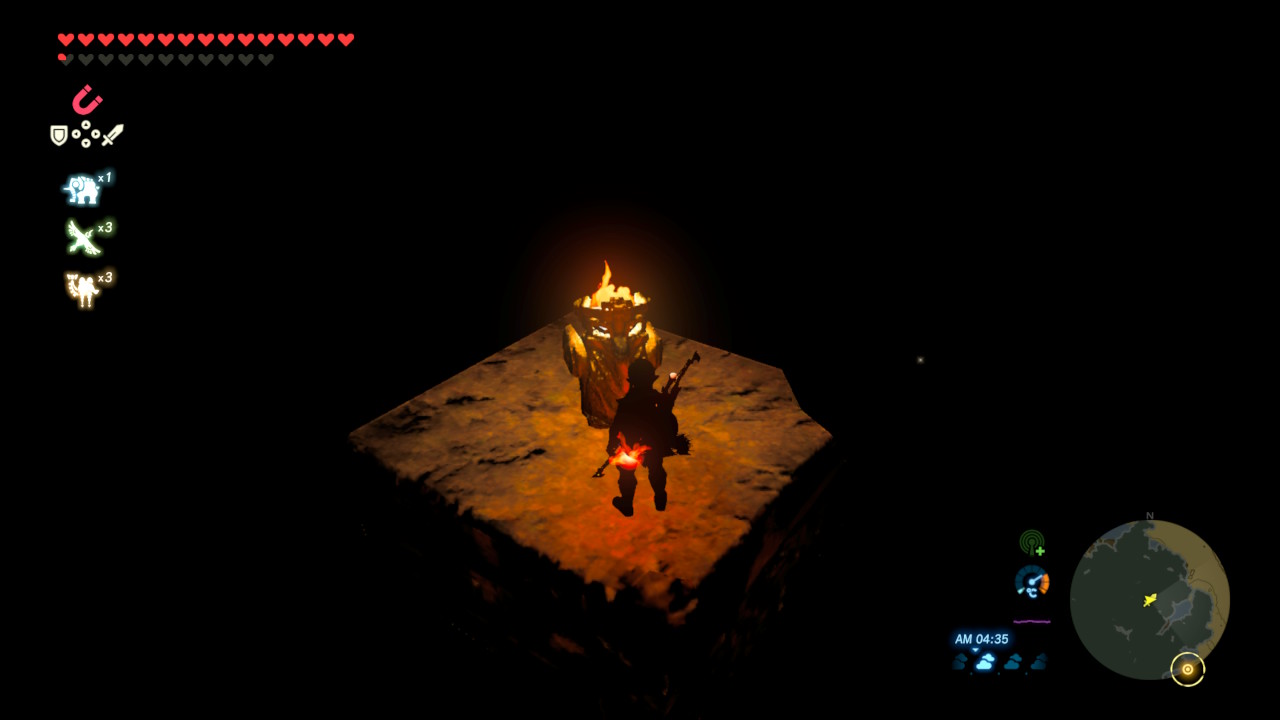Choose the sword weapon icon

pos(112,135)
